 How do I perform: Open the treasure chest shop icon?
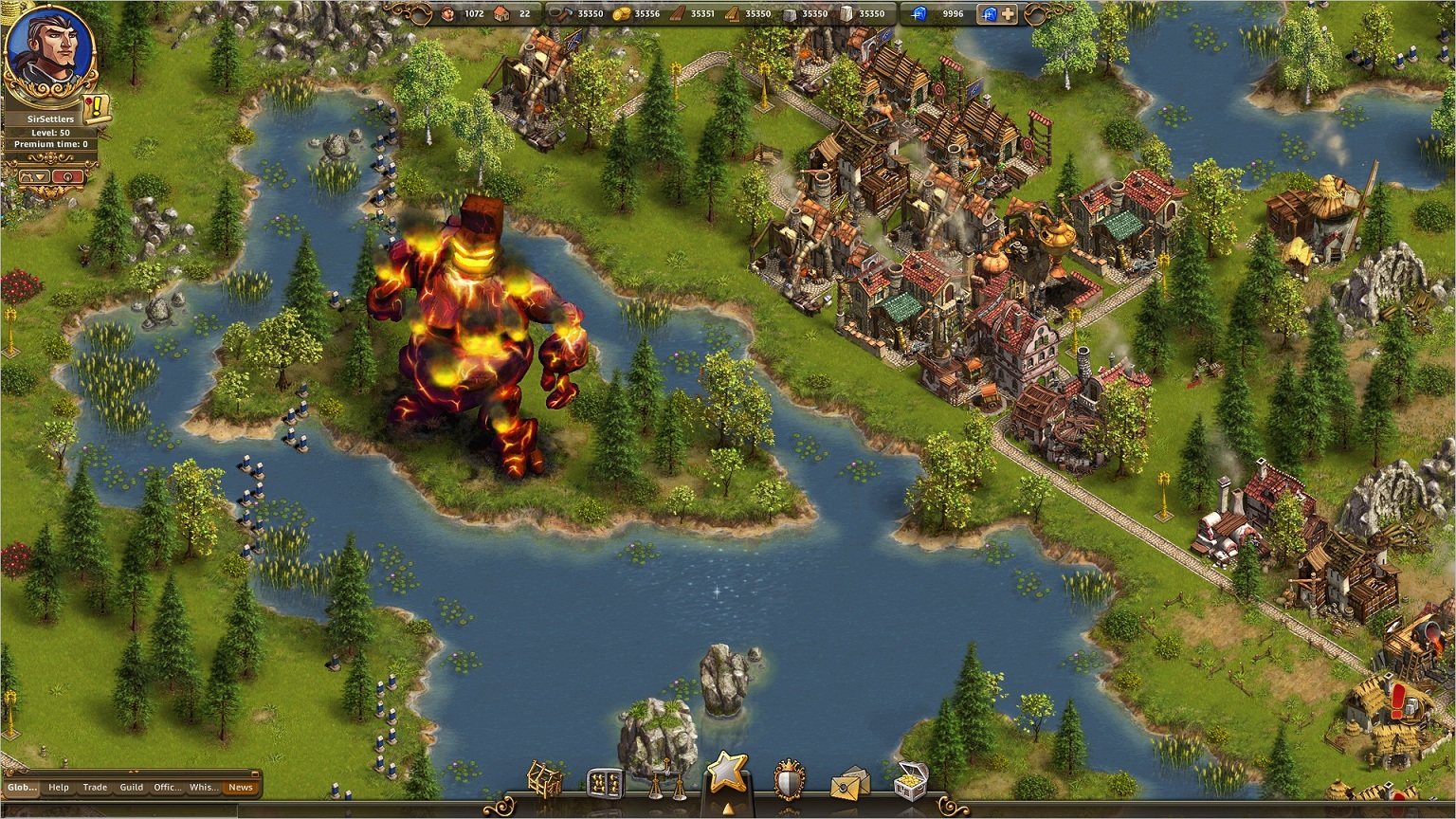click(910, 780)
